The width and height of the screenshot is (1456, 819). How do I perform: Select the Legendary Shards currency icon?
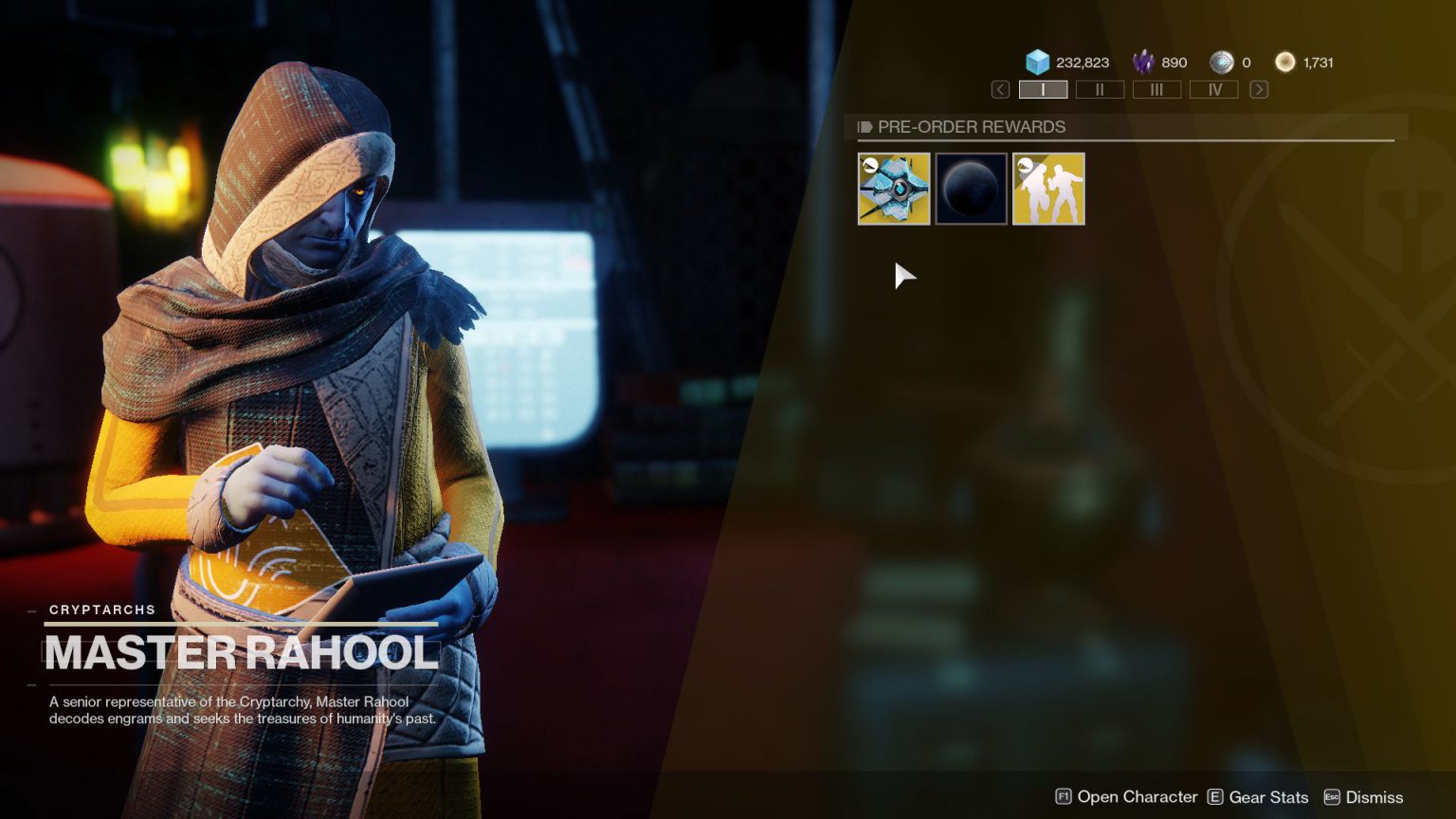click(1143, 62)
